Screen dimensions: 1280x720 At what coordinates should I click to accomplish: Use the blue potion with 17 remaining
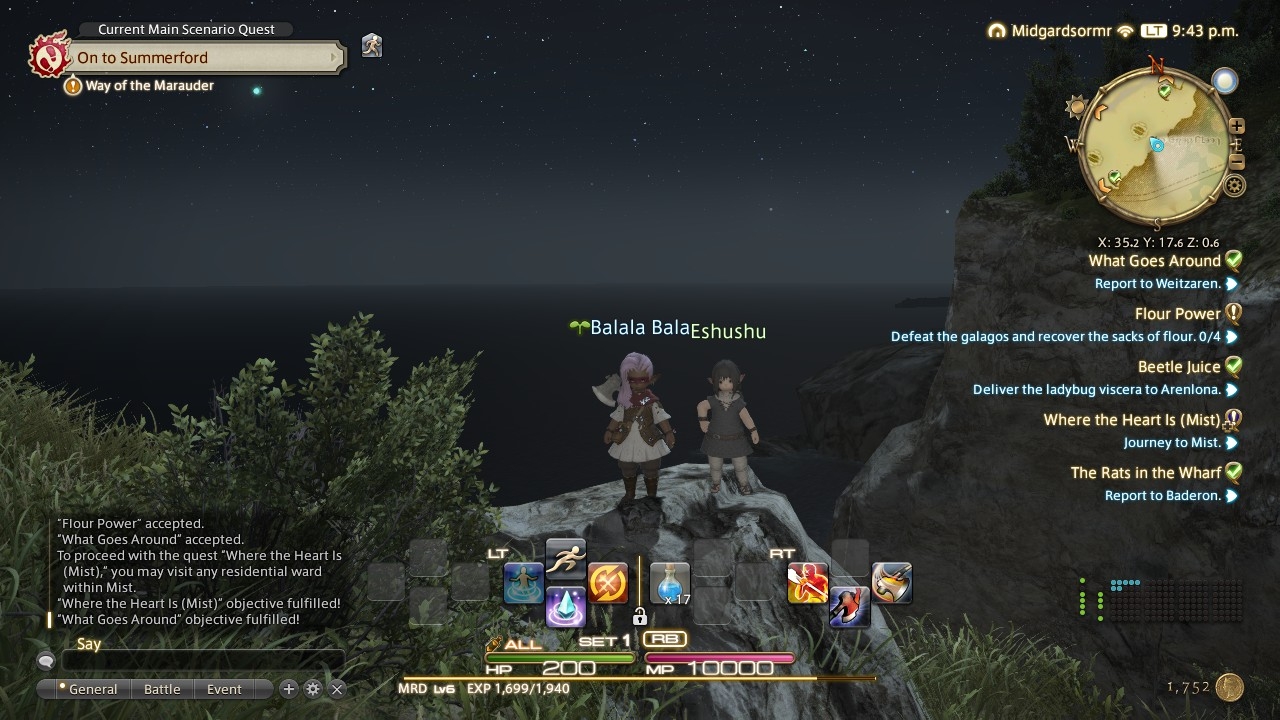pos(670,583)
